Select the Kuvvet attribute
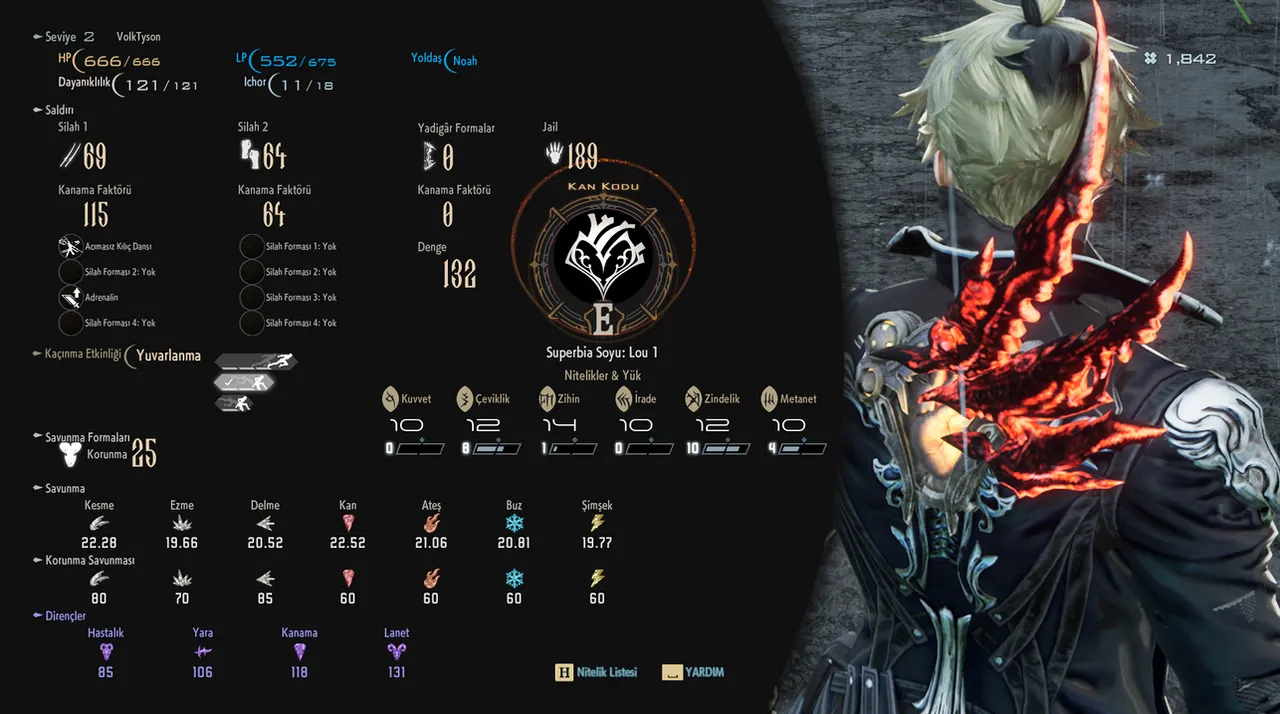 (406, 399)
